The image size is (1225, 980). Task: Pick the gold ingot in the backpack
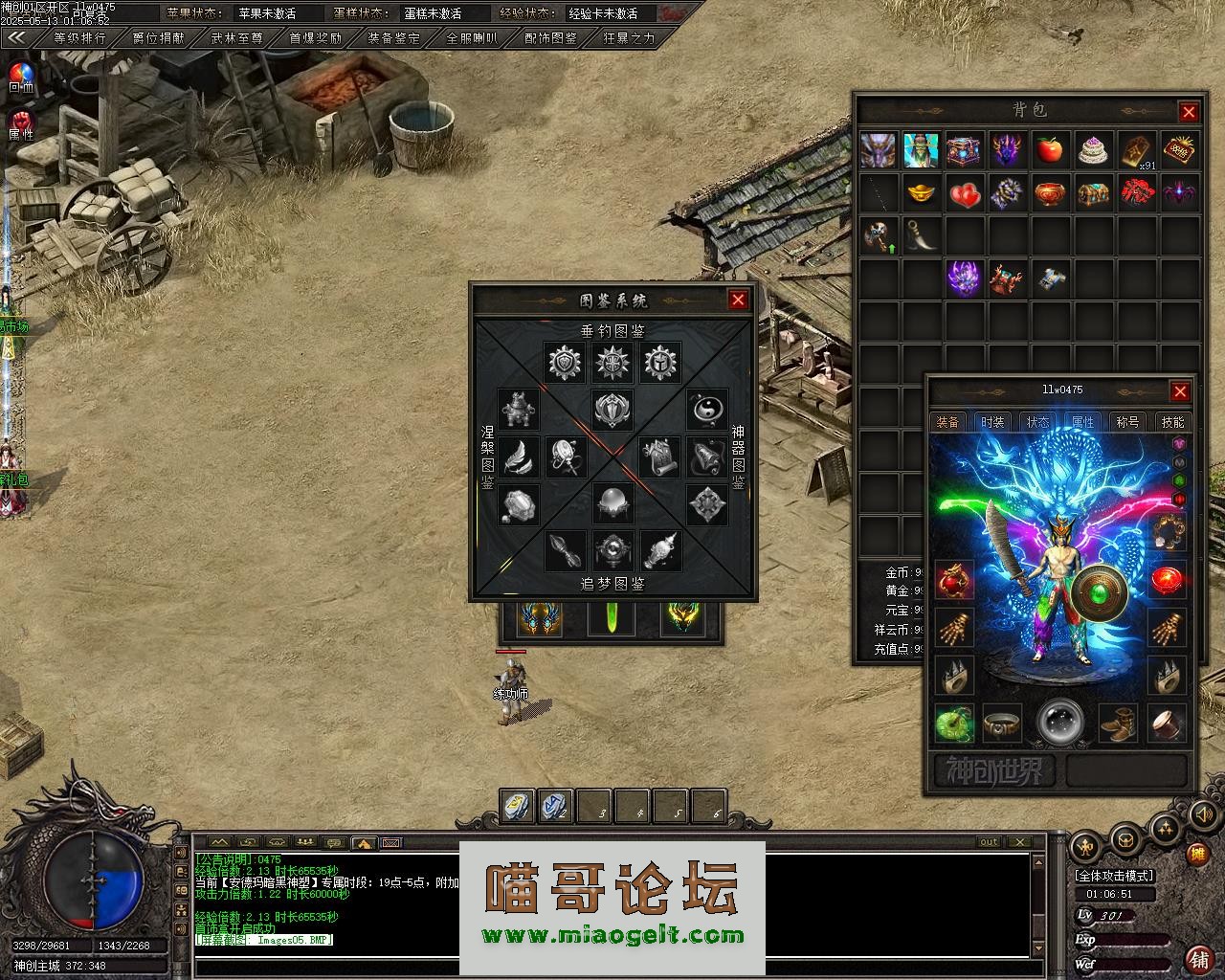922,193
